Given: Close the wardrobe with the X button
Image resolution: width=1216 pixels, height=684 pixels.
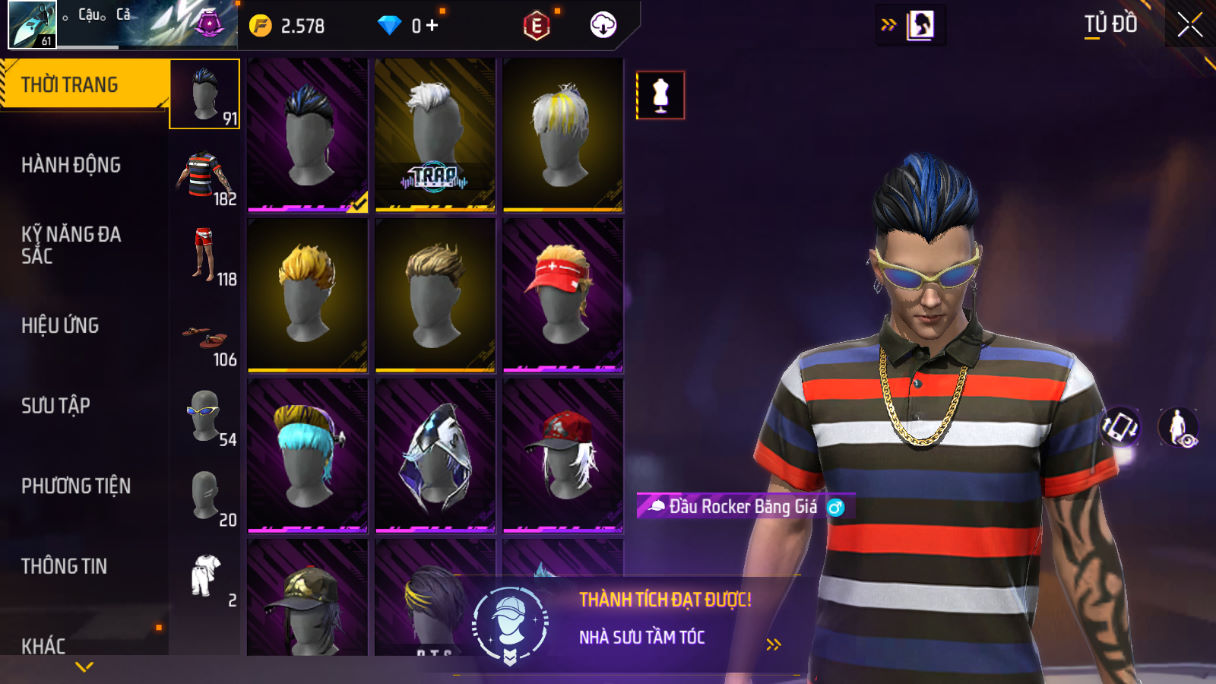Looking at the screenshot, I should pyautogui.click(x=1189, y=25).
